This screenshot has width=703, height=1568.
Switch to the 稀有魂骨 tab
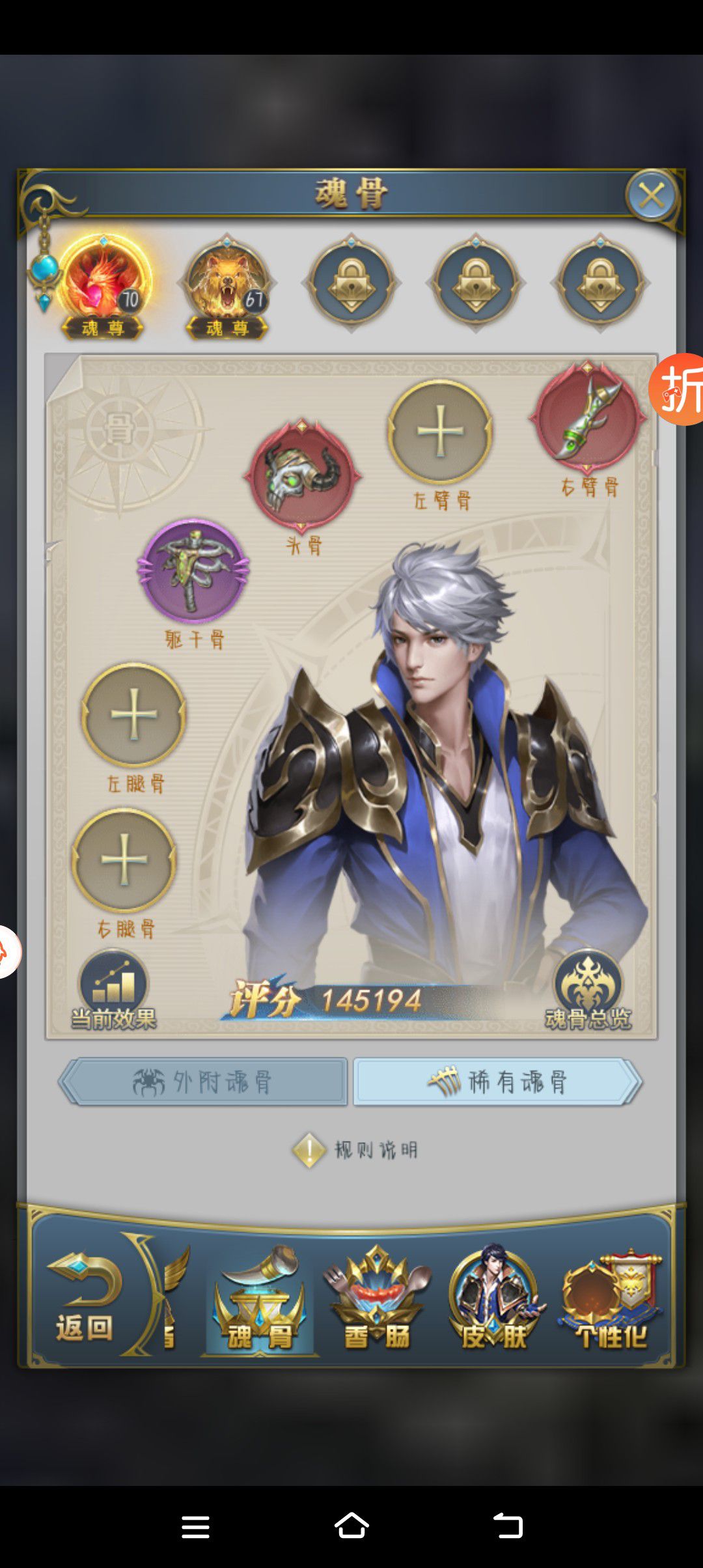click(497, 1082)
